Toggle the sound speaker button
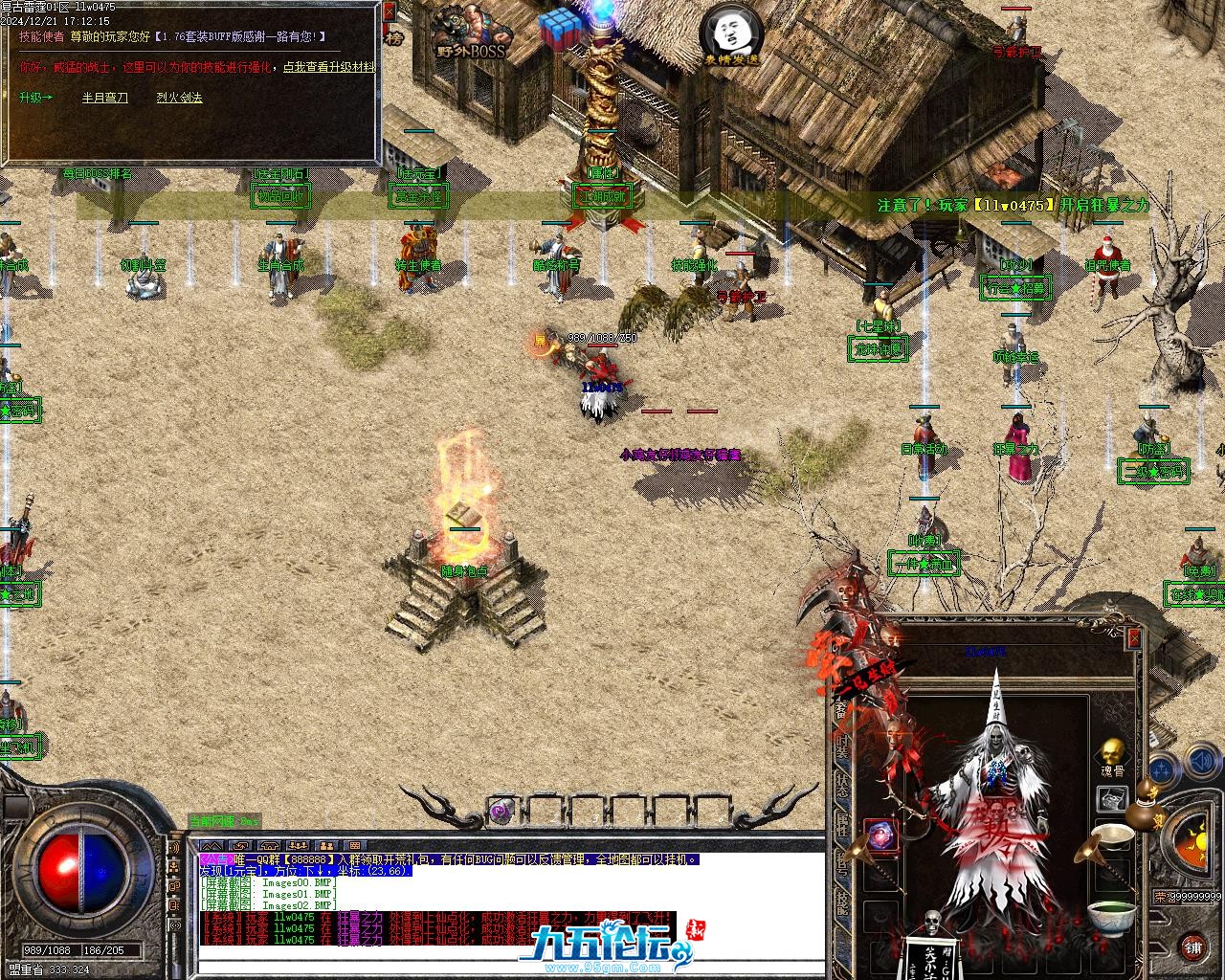This screenshot has width=1225, height=980. click(x=1201, y=763)
